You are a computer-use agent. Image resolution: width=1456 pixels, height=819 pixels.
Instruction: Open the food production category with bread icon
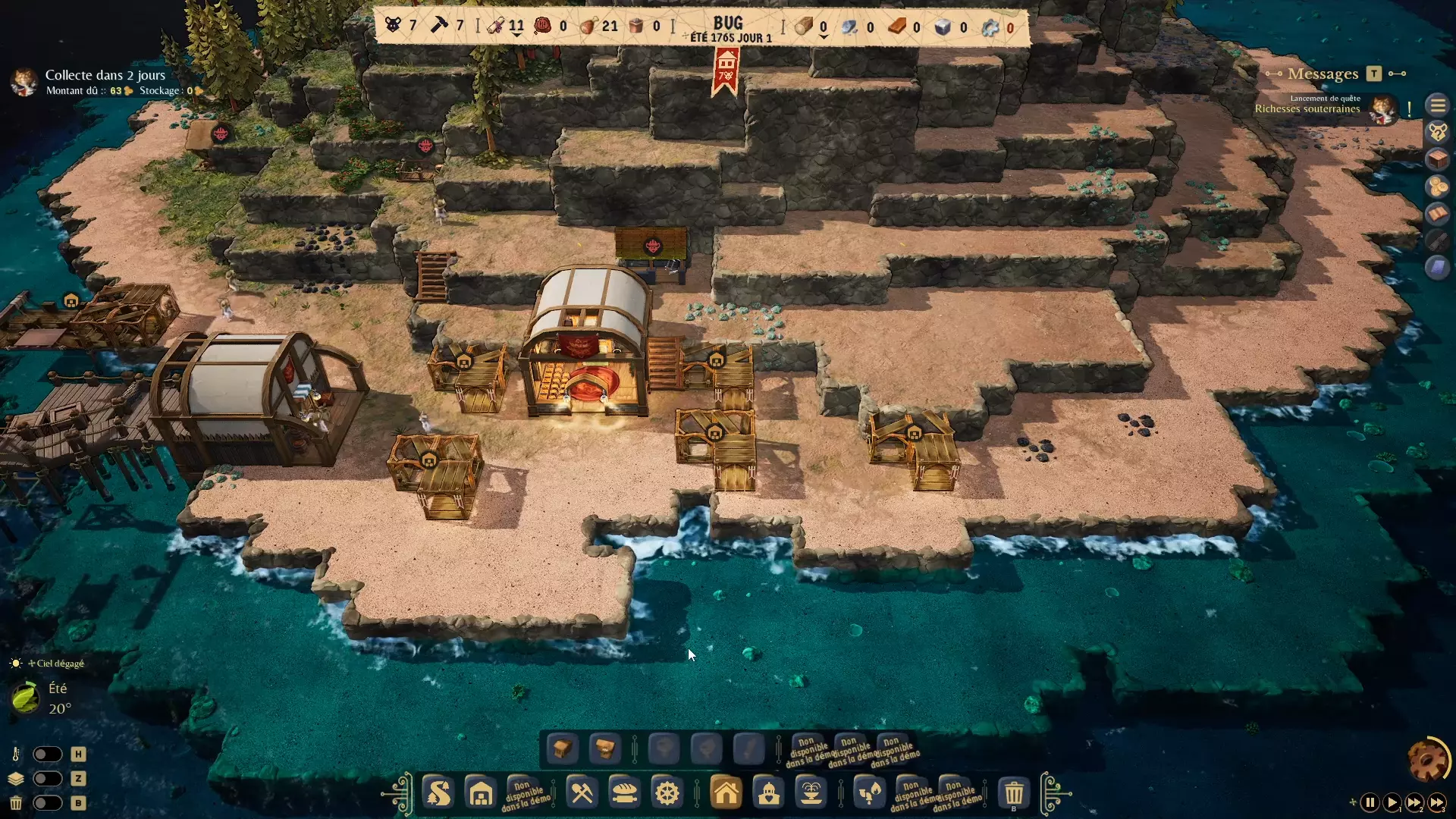[x=624, y=793]
